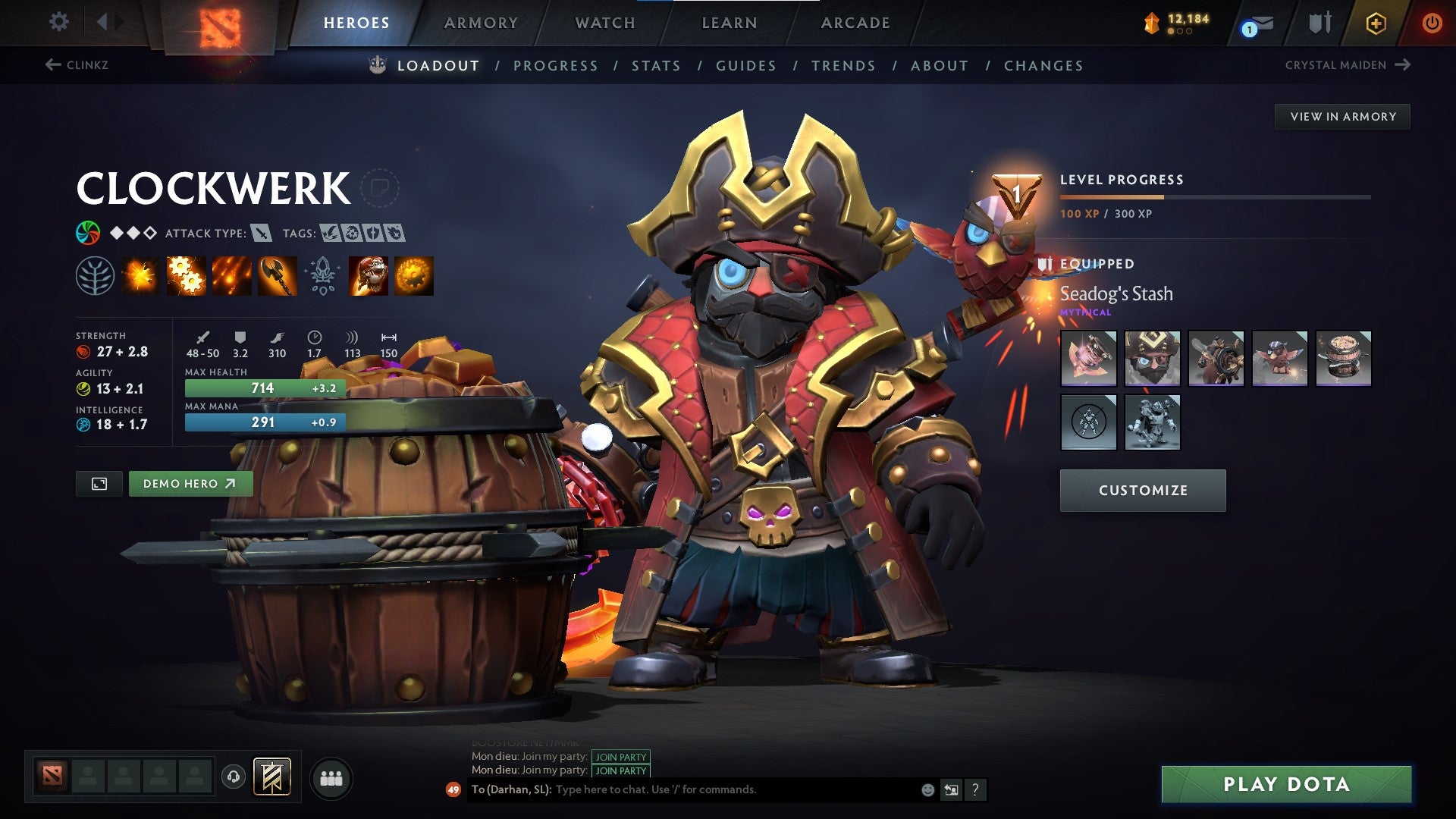
Task: Click Clockwerk's innate ability leaf icon
Action: (x=96, y=276)
